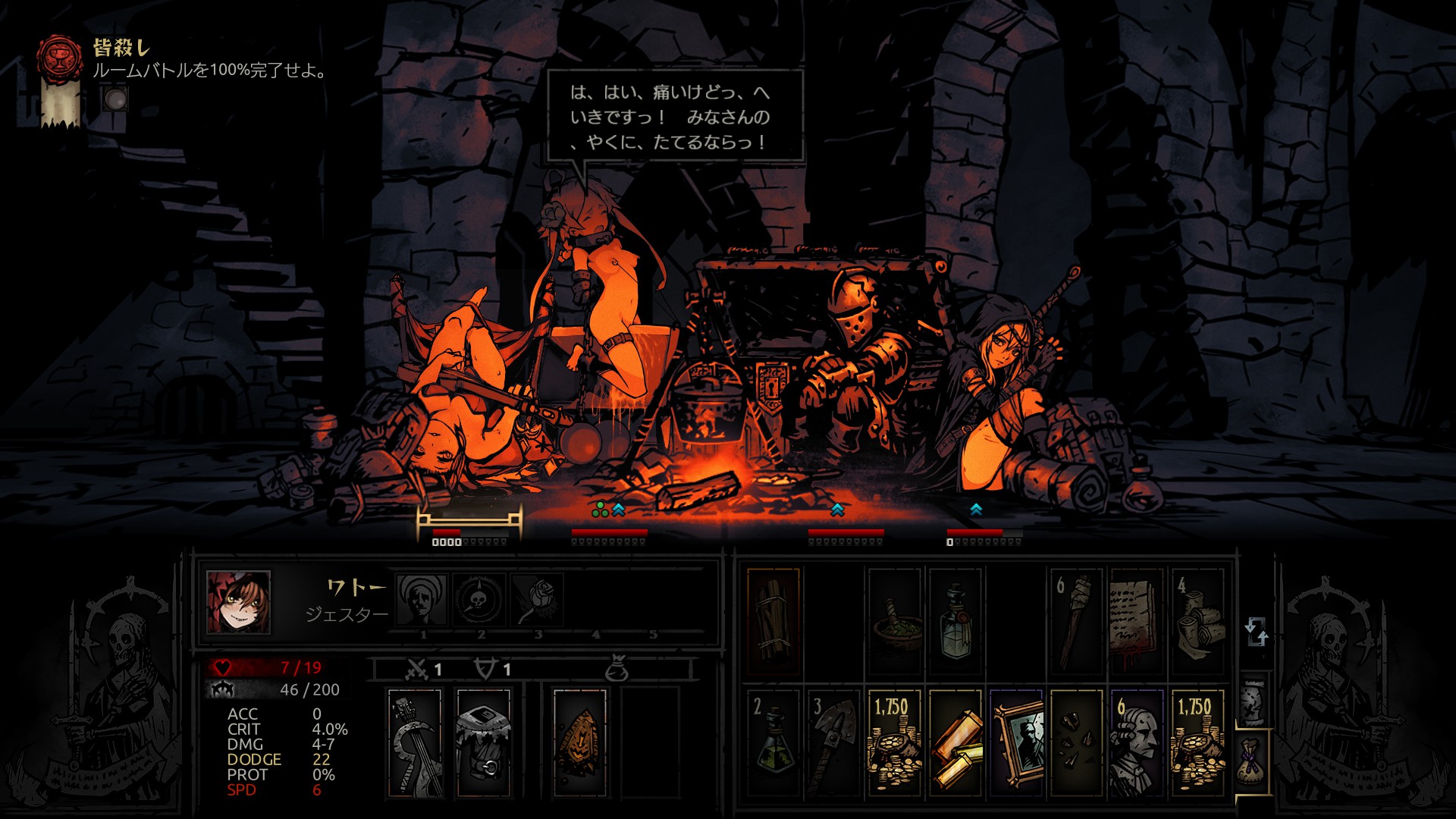Screen dimensions: 1456x819
Task: Select the firewood bundle in inventory
Action: (773, 622)
